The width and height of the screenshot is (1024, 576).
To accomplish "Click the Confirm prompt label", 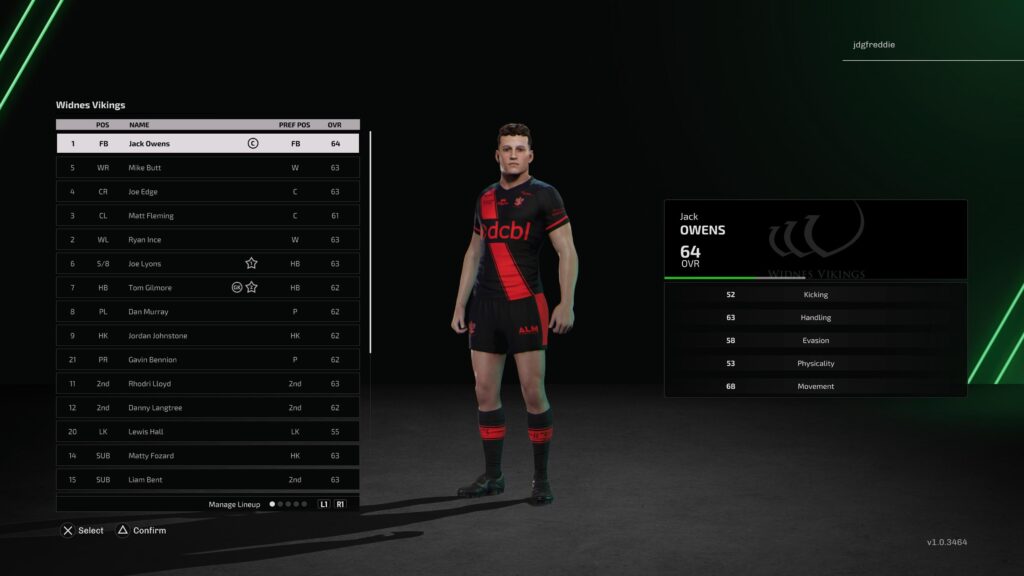I will pyautogui.click(x=149, y=530).
